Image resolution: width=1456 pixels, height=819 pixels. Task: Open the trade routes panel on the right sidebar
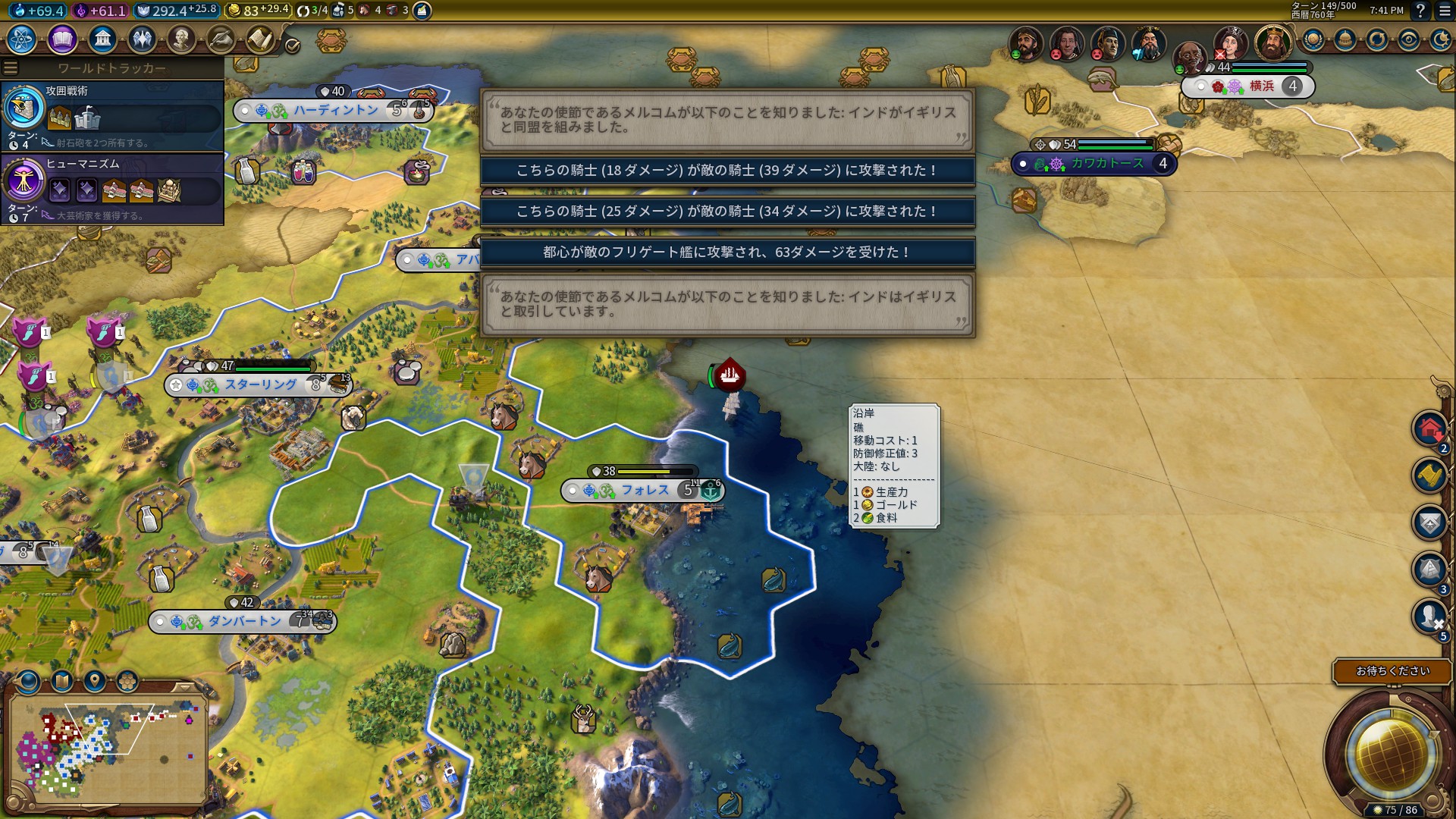1430,474
